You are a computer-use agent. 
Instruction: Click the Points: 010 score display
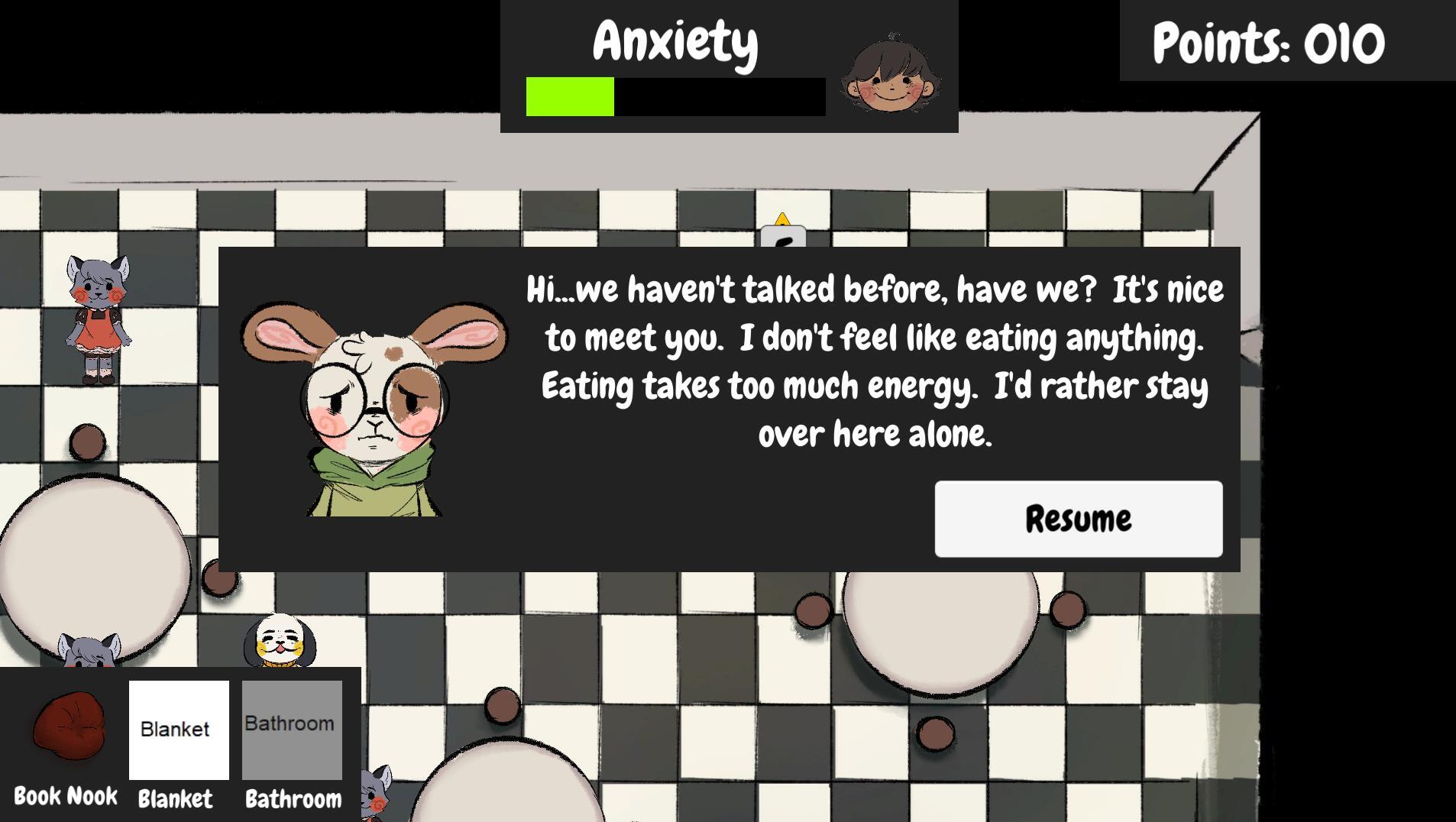point(1268,42)
